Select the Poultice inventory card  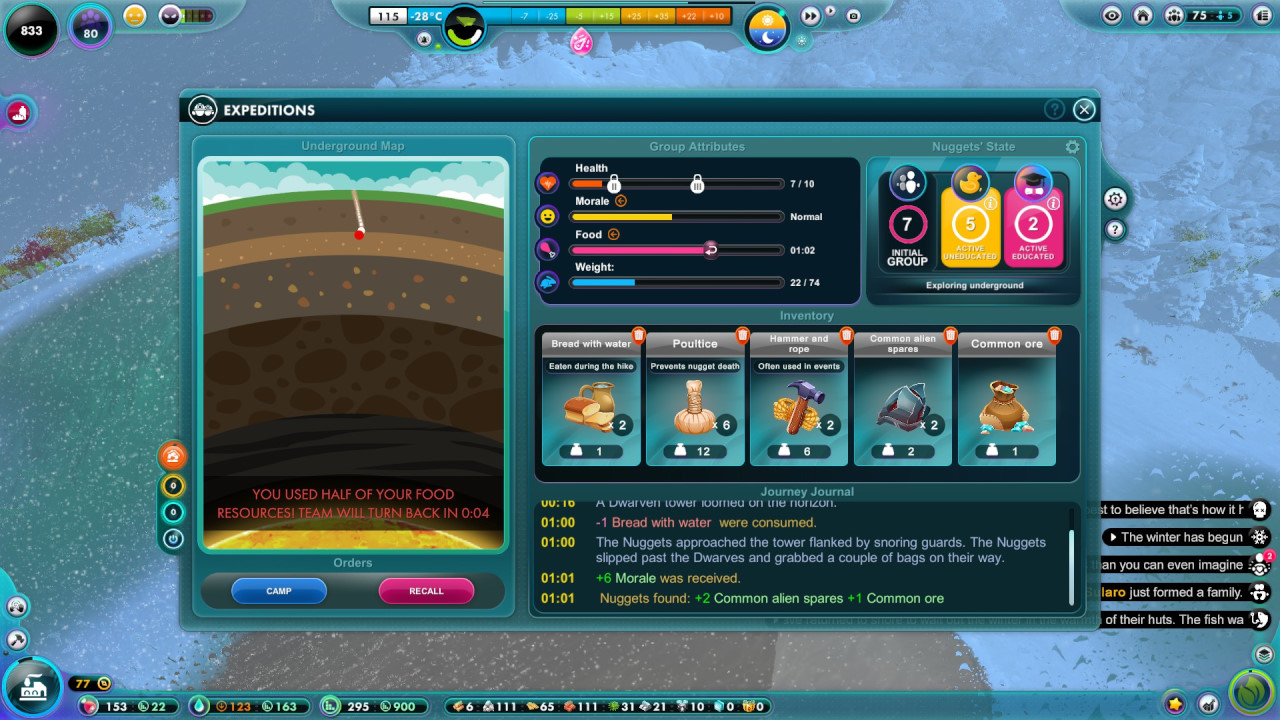(x=695, y=400)
